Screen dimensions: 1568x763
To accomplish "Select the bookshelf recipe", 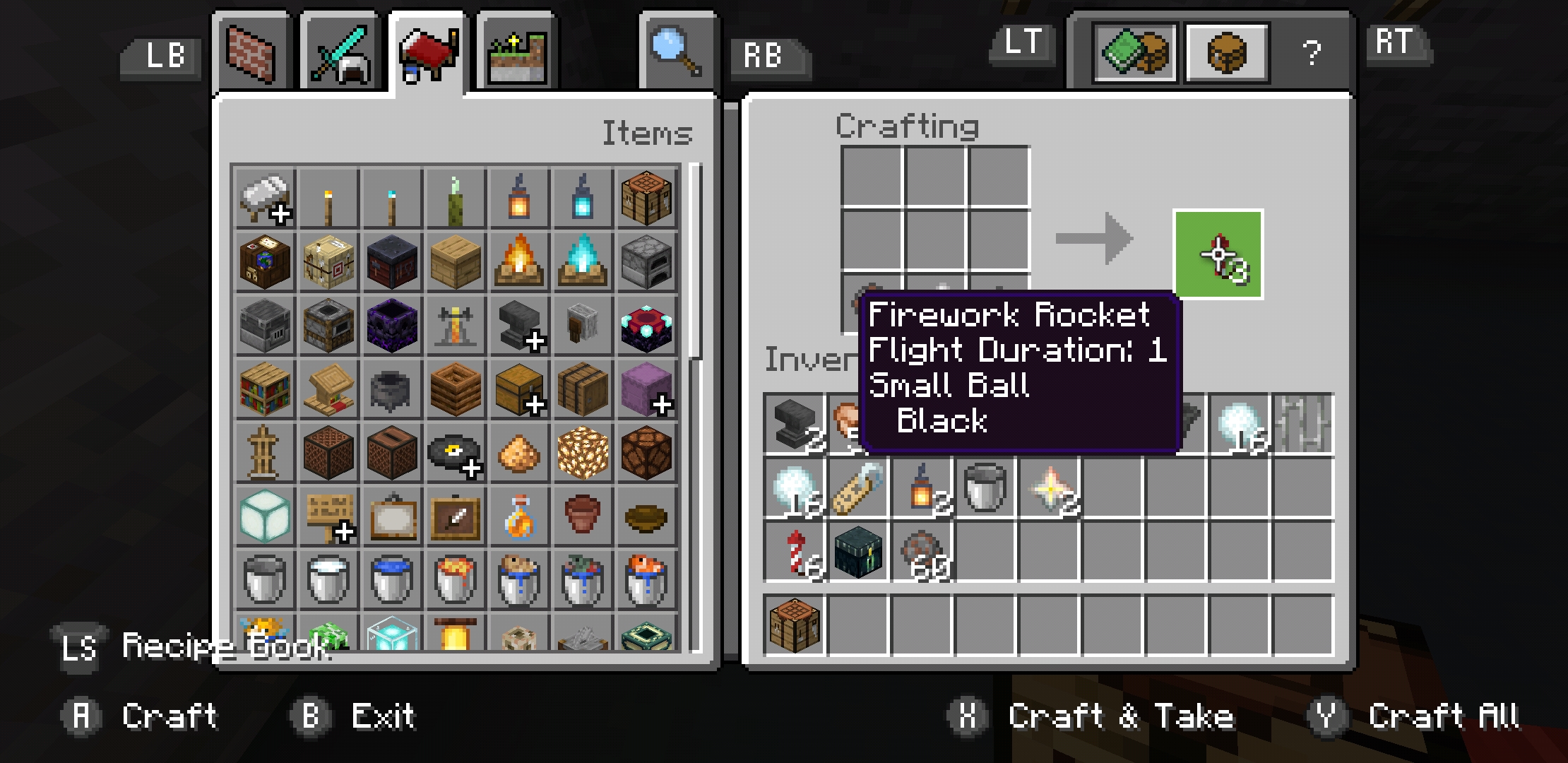I will [264, 389].
